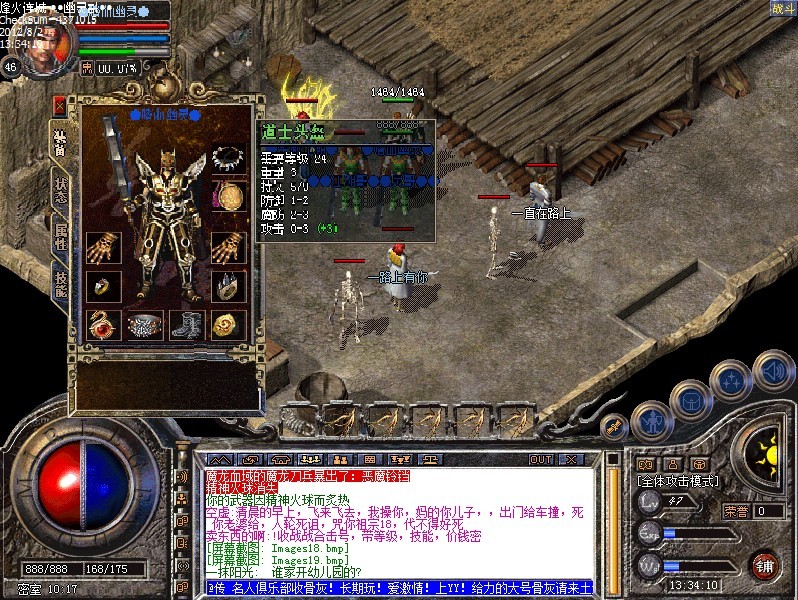The image size is (798, 600).
Task: Select the diamond-studded belt slot
Action: click(144, 323)
